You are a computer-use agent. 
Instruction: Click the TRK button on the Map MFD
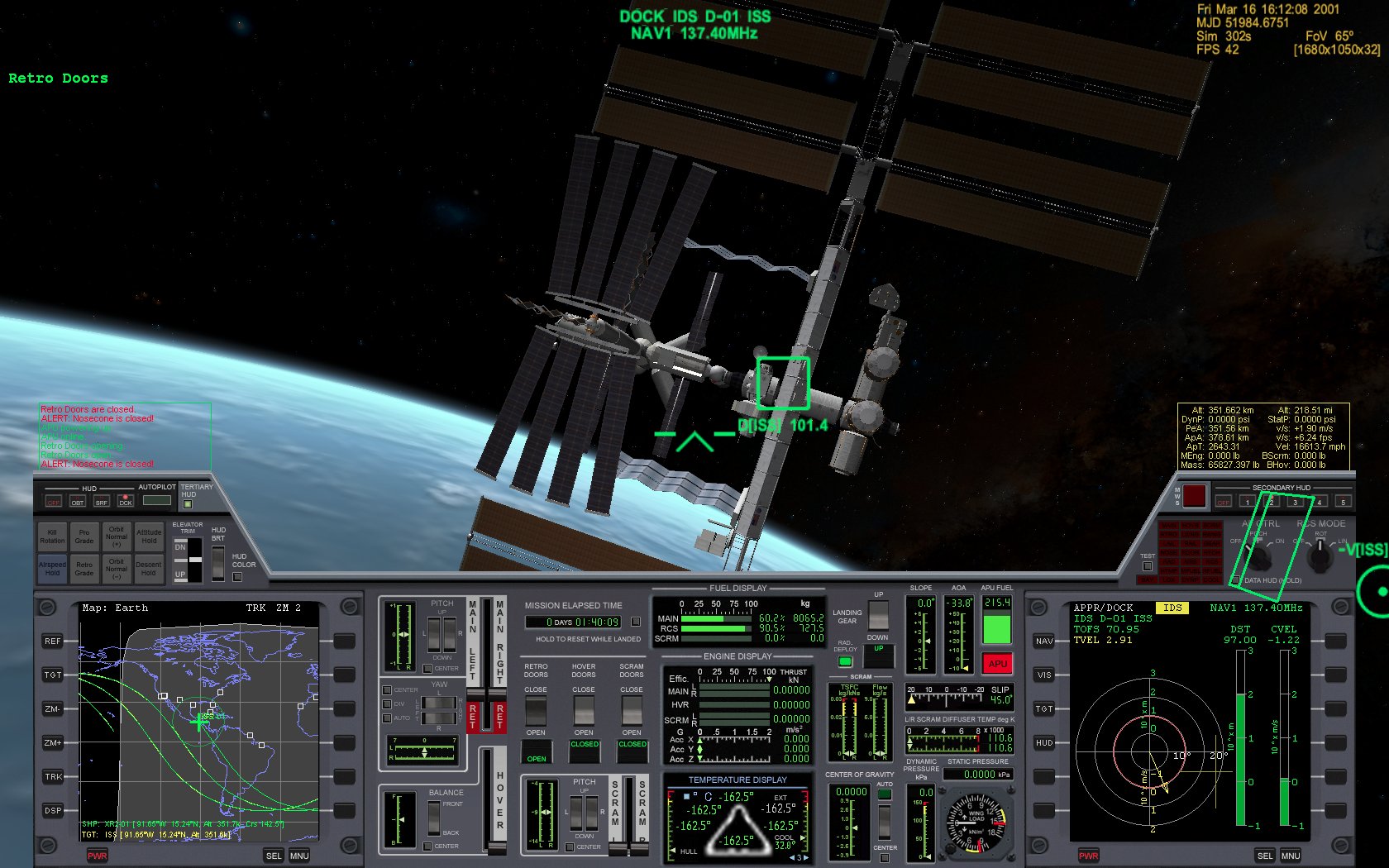(51, 776)
